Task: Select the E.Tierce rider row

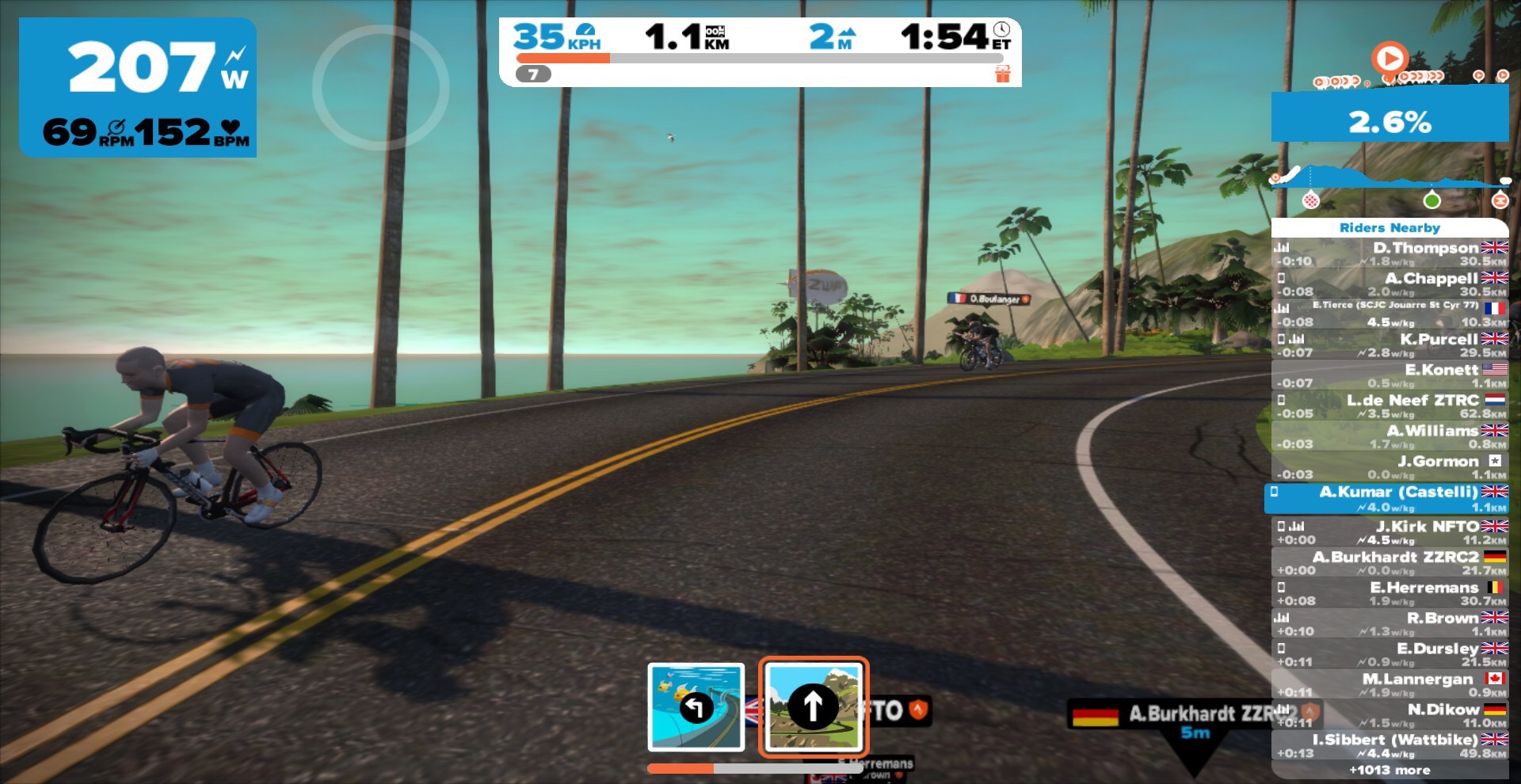Action: point(1389,314)
